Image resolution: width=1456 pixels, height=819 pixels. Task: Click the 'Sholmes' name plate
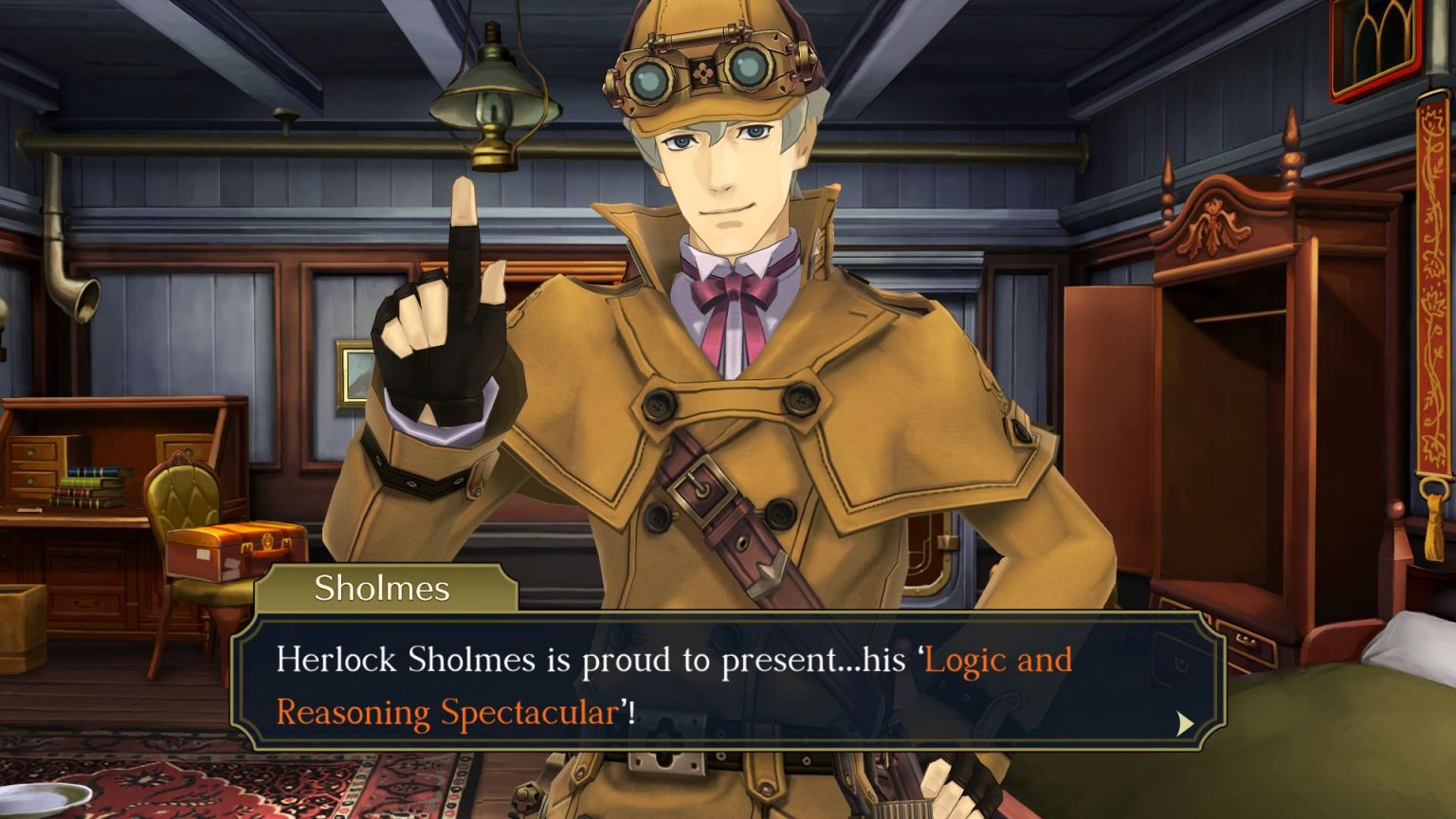382,588
